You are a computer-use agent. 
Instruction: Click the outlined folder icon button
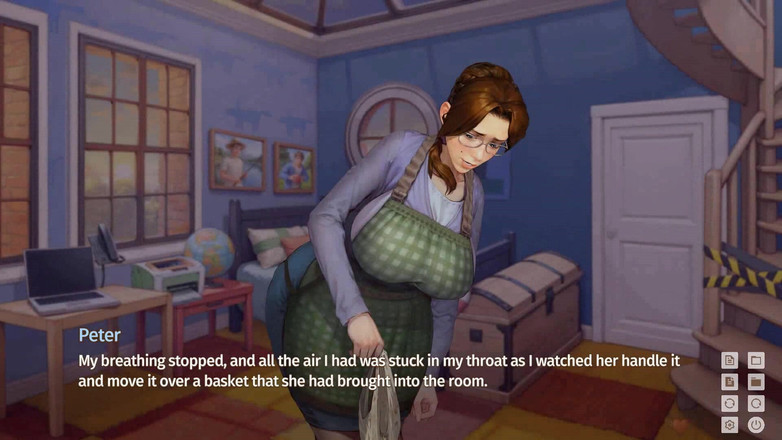coord(756,360)
